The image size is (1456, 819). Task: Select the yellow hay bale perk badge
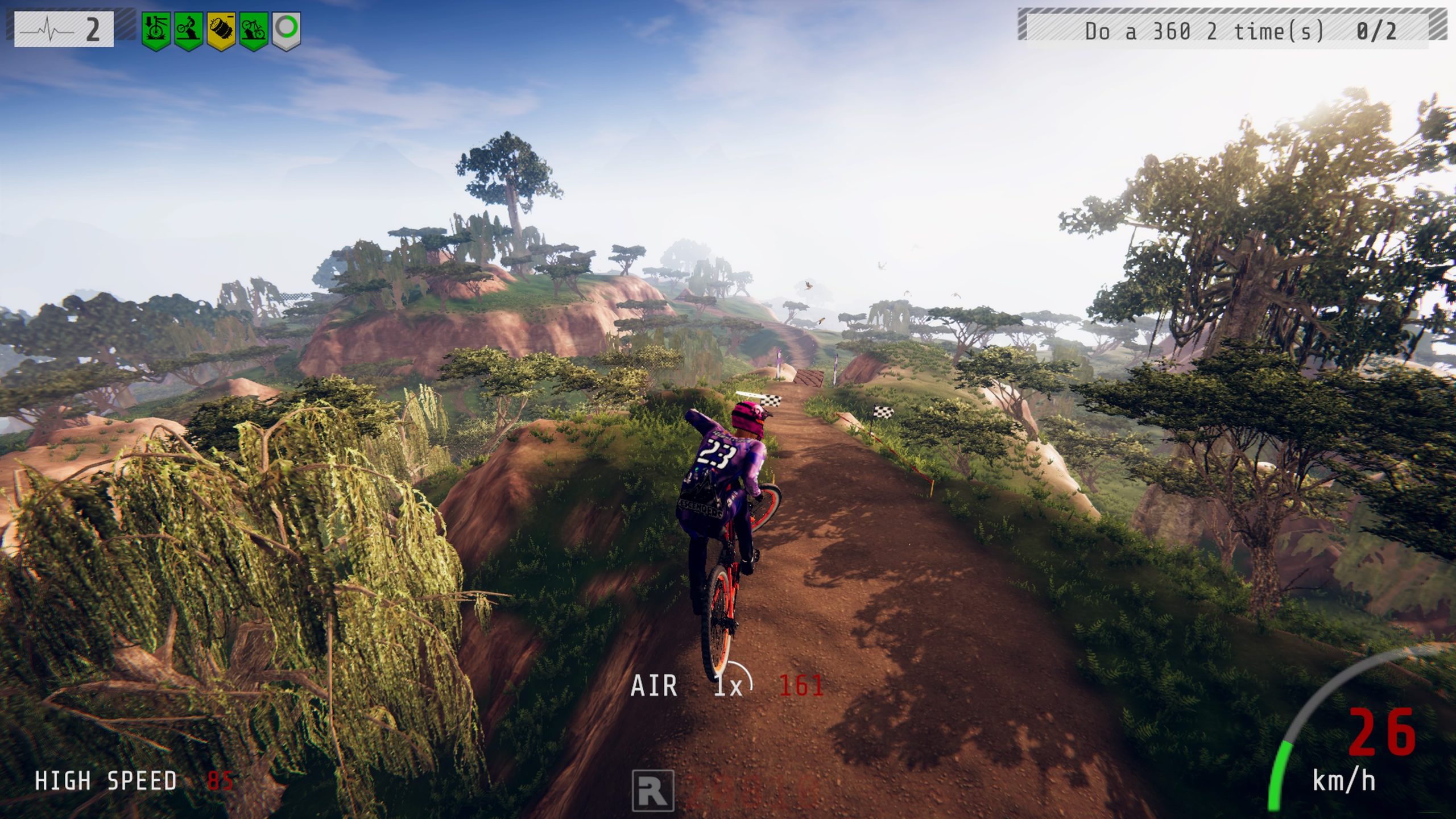click(x=221, y=30)
